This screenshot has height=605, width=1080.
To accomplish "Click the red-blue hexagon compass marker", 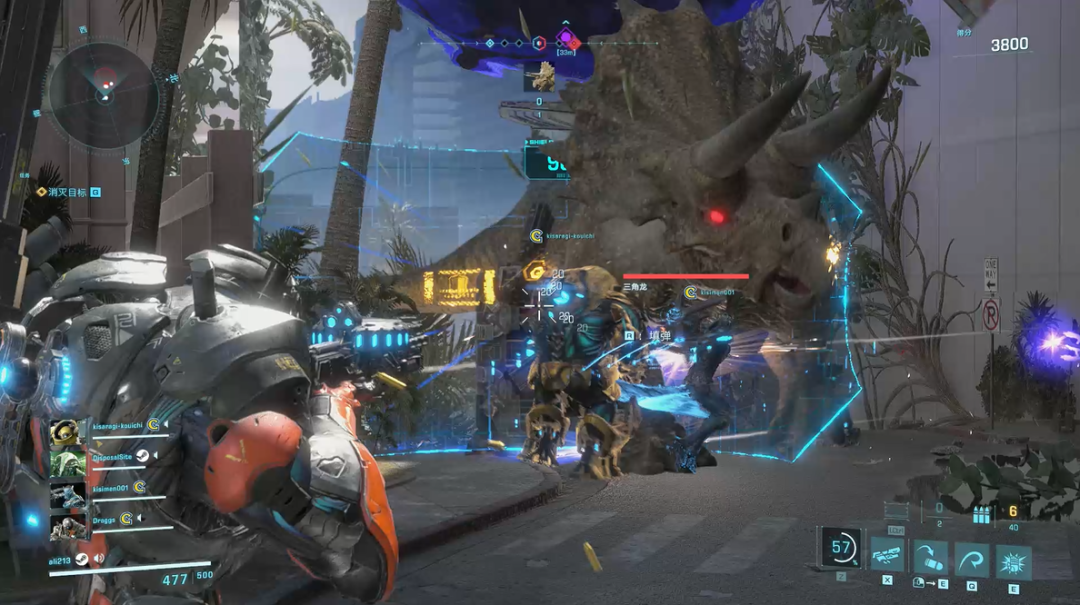I will coord(538,43).
